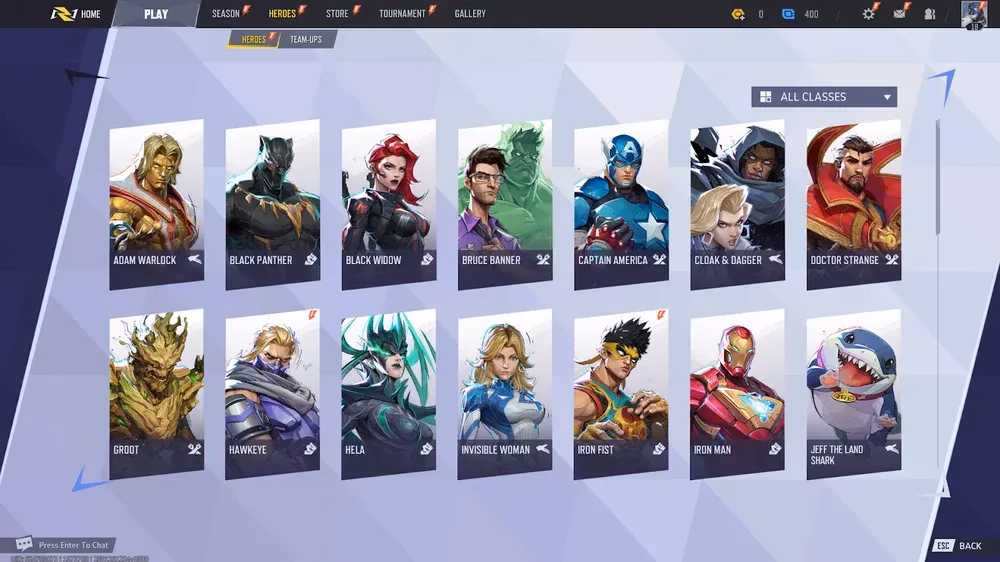Select the Groot hero card

coord(156,393)
